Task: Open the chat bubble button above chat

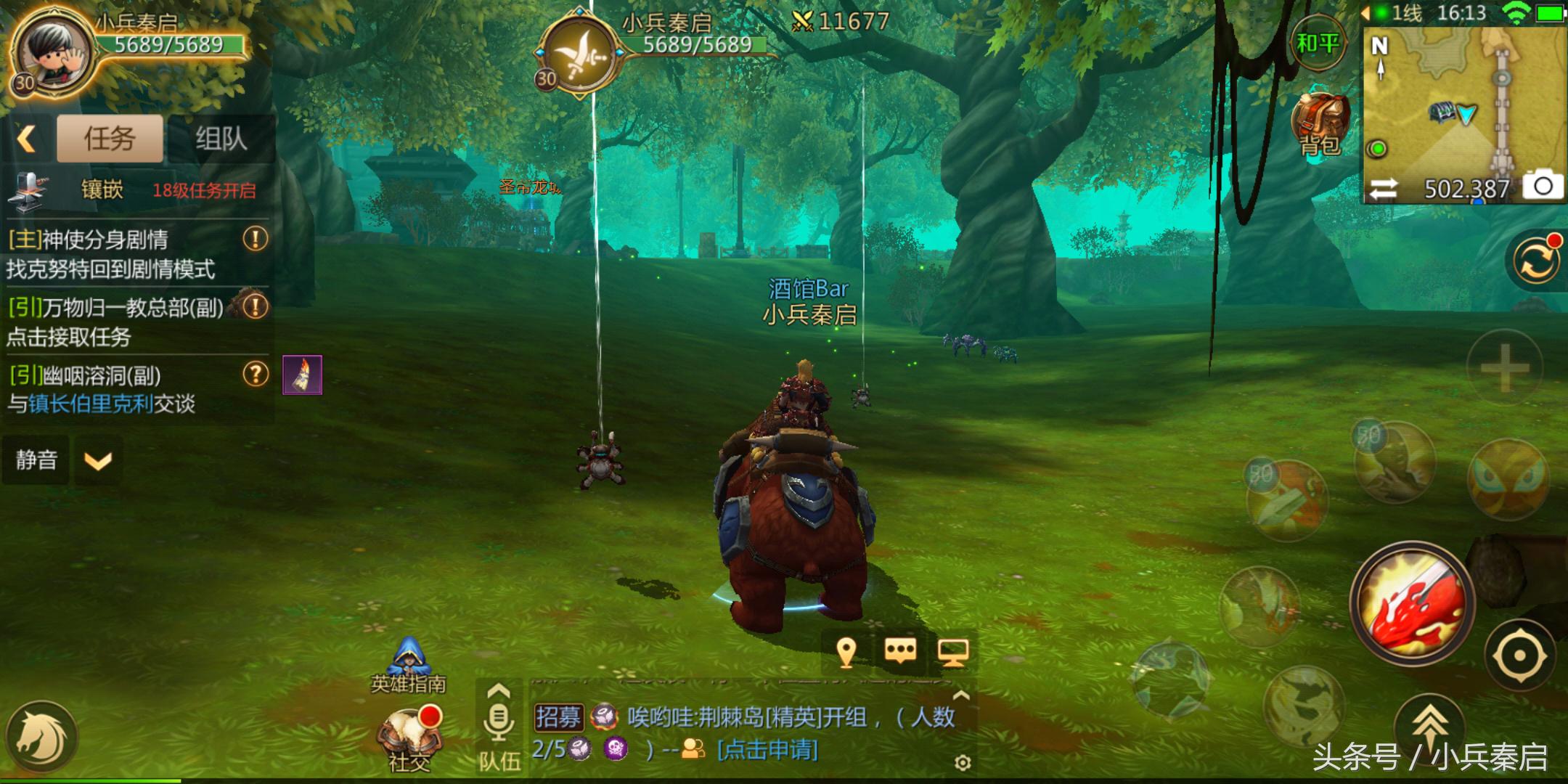Action: (900, 652)
